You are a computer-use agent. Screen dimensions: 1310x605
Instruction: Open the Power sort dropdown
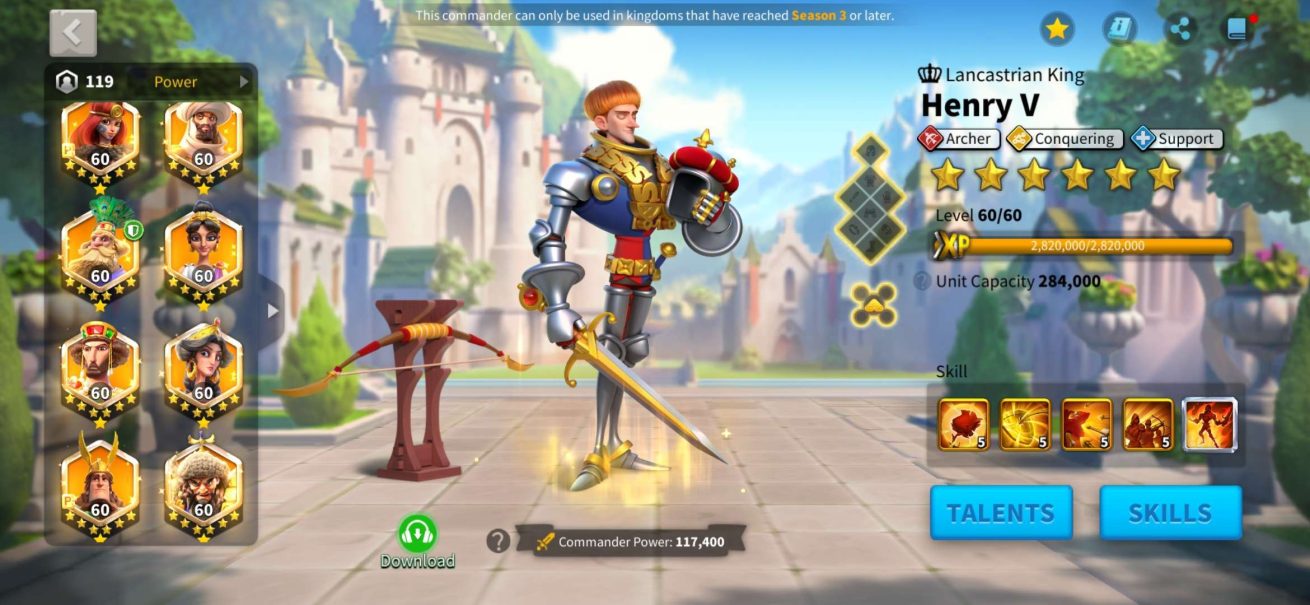click(200, 82)
